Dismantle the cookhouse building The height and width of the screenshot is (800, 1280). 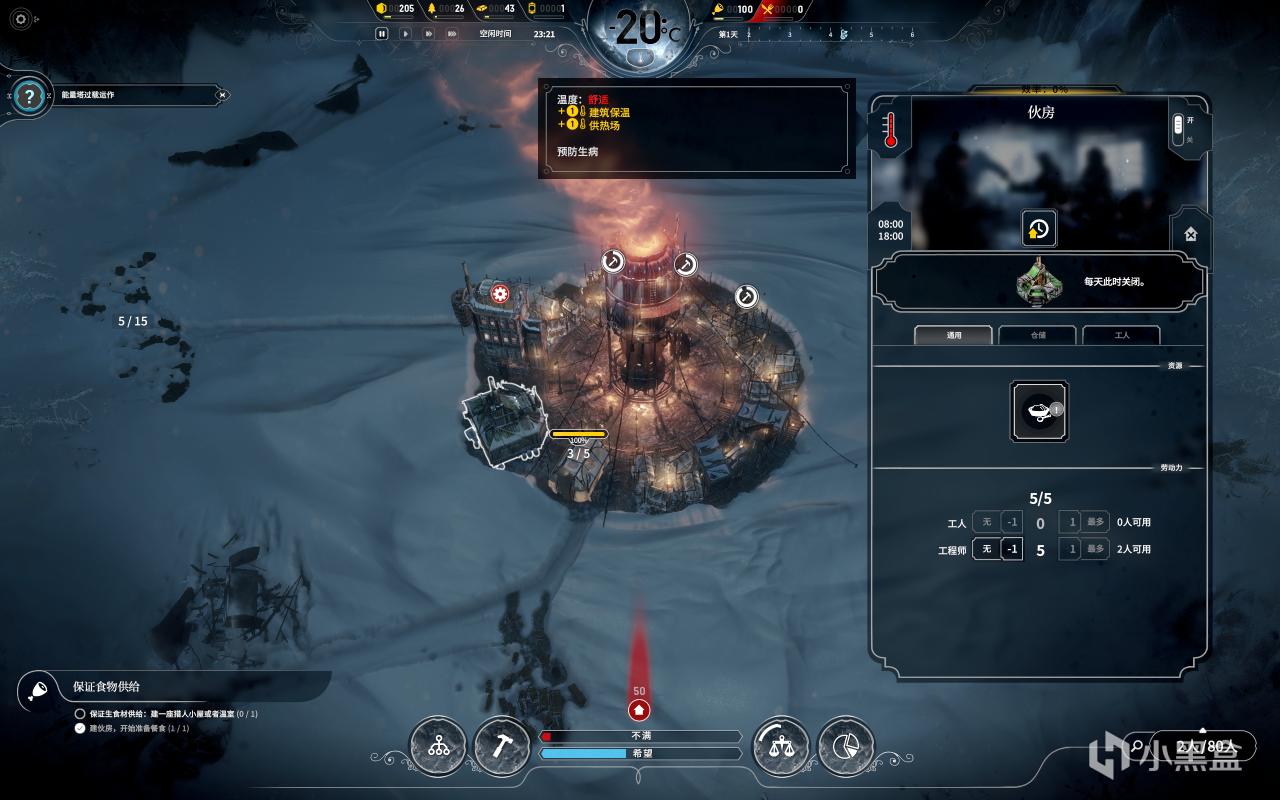(x=1190, y=234)
